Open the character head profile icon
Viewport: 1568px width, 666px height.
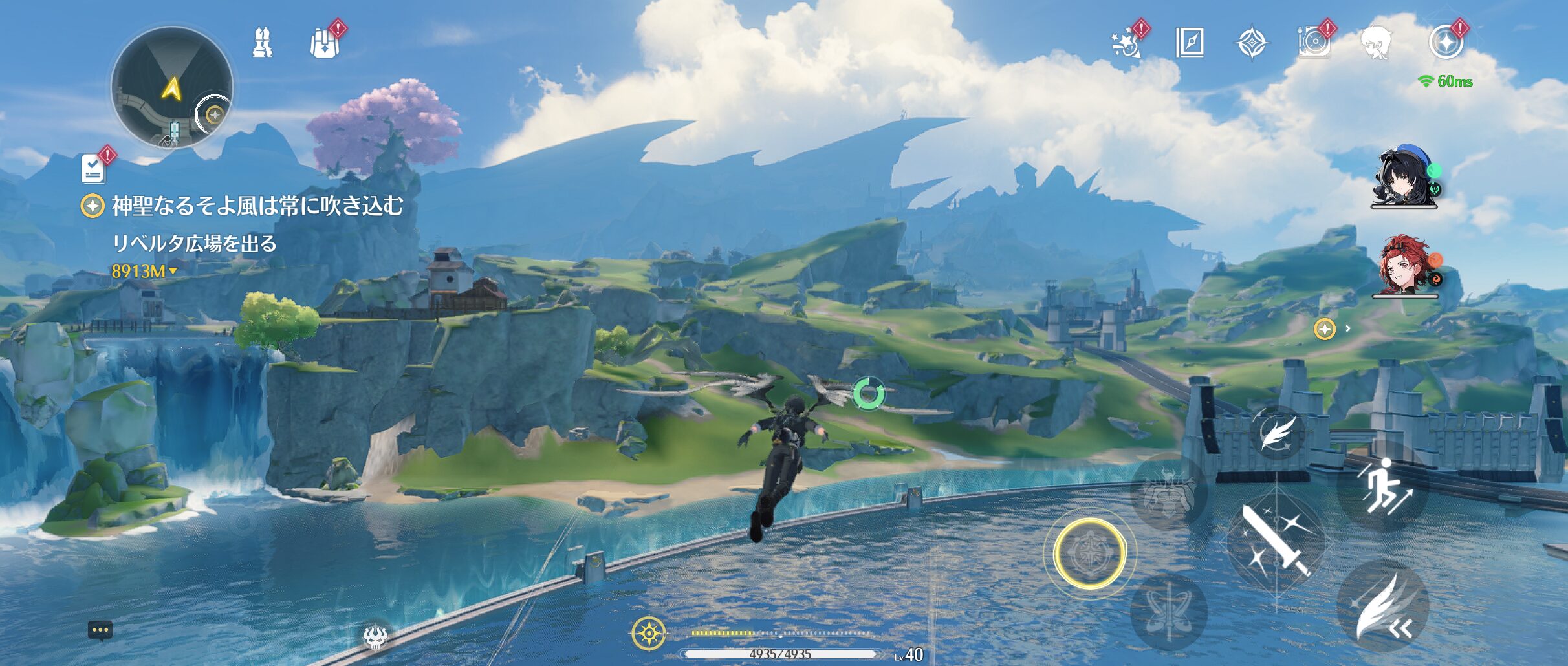click(1378, 43)
